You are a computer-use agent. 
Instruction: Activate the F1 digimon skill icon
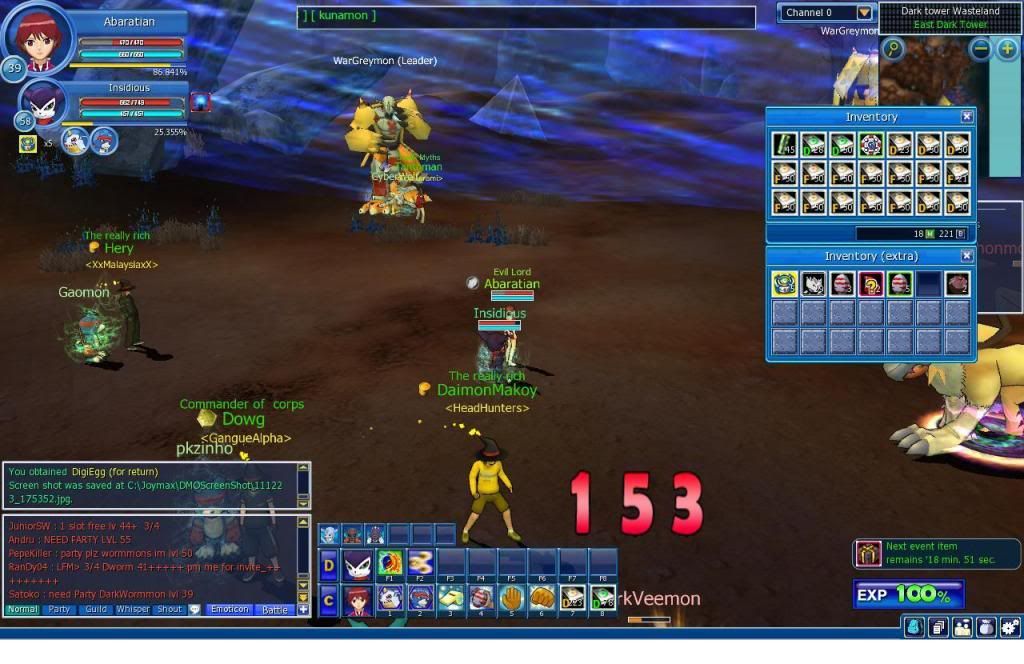pos(390,565)
